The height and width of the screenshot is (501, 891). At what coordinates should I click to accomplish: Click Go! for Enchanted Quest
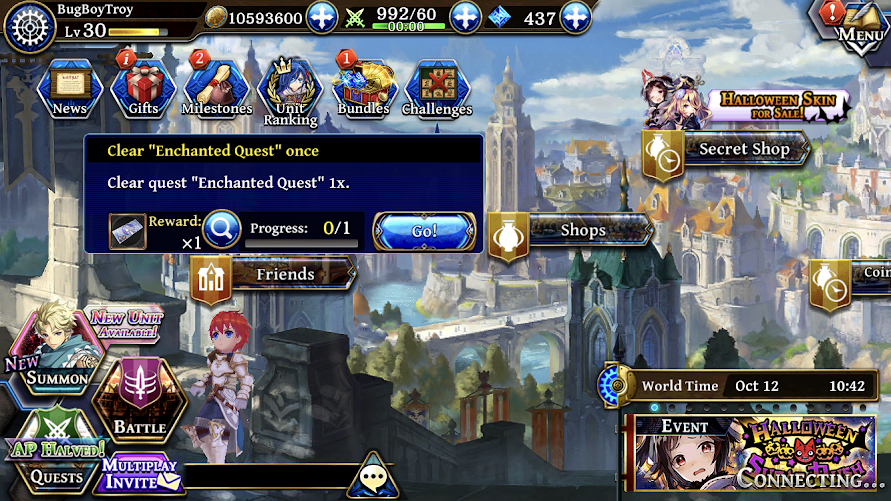coord(424,231)
